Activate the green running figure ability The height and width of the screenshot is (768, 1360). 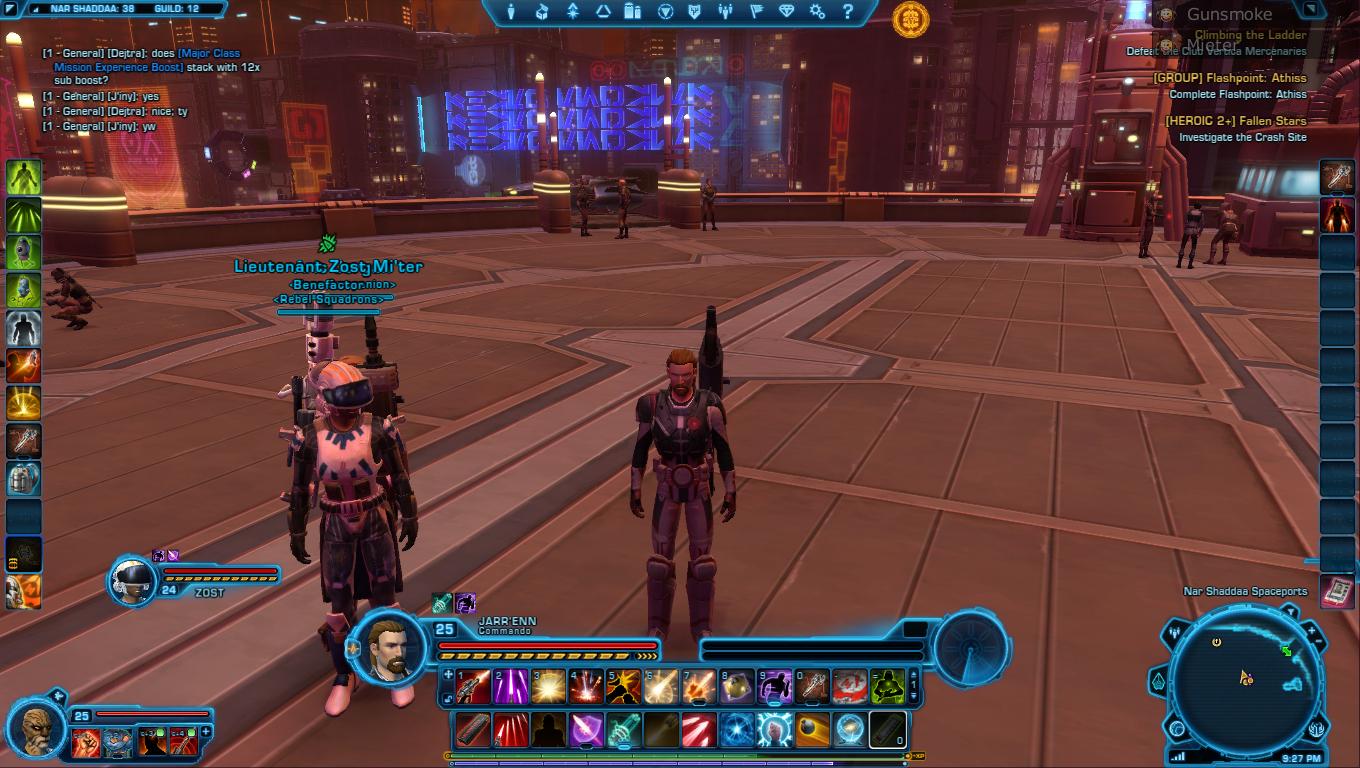point(23,178)
